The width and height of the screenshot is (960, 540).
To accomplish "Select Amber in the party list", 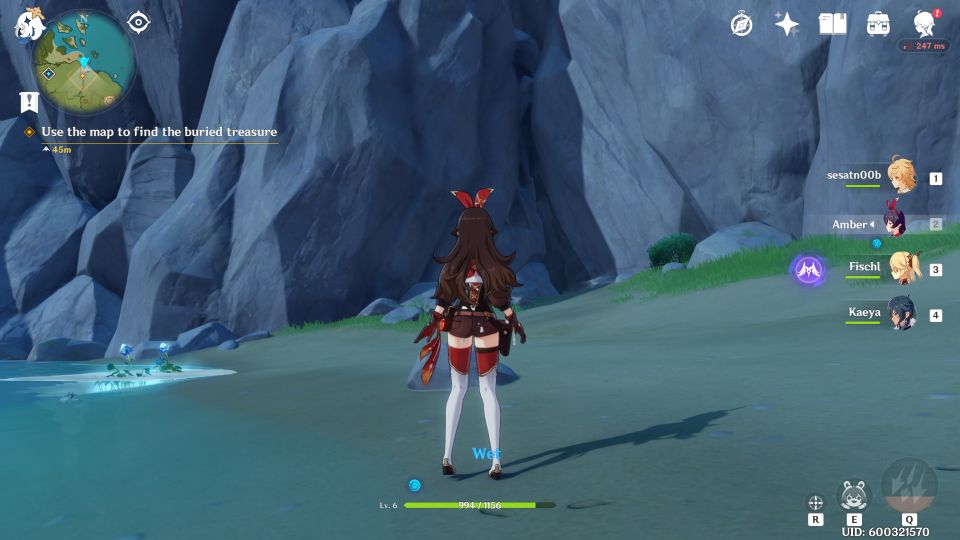I will pos(895,224).
